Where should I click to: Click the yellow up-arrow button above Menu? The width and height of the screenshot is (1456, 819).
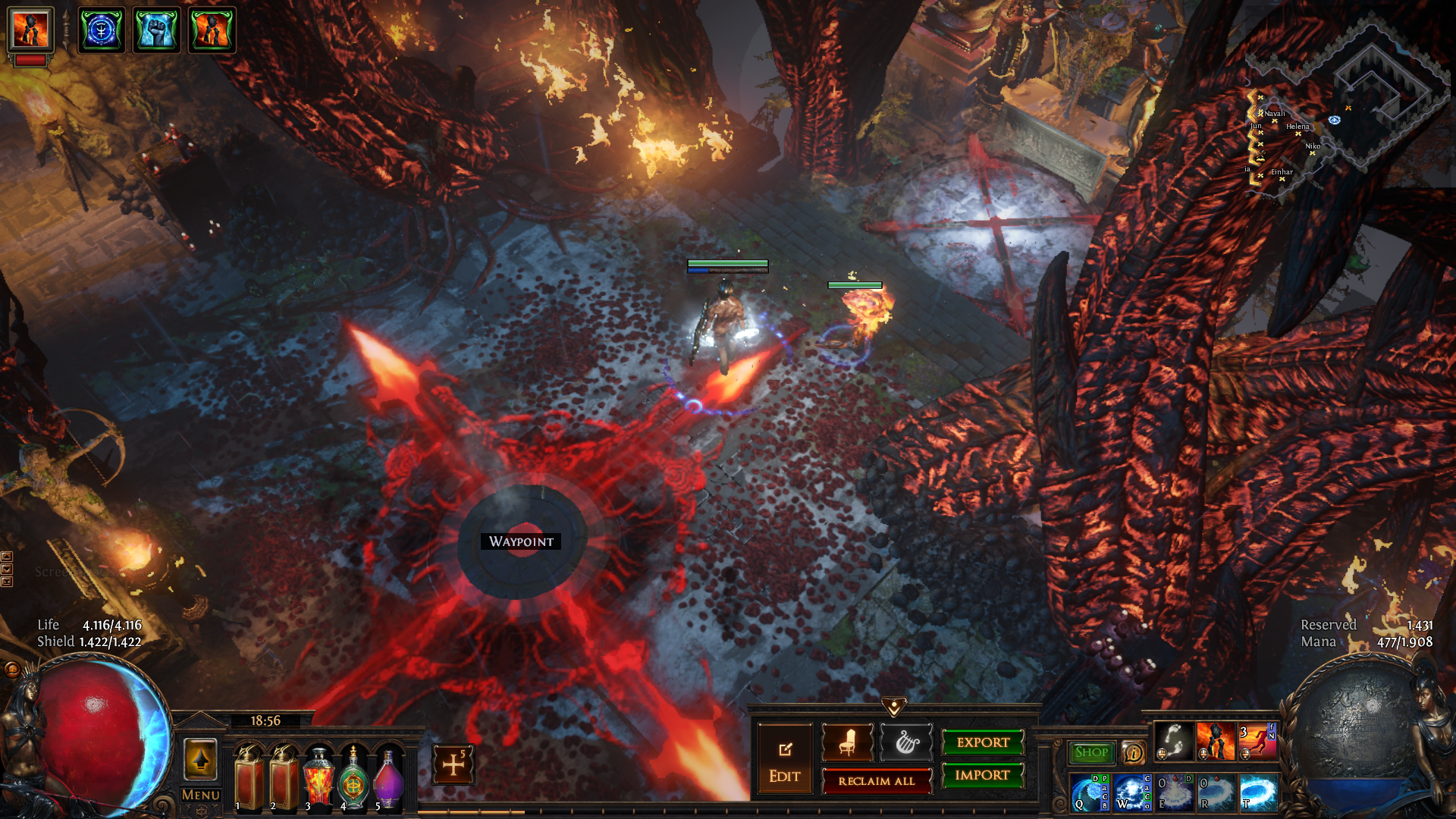click(201, 759)
